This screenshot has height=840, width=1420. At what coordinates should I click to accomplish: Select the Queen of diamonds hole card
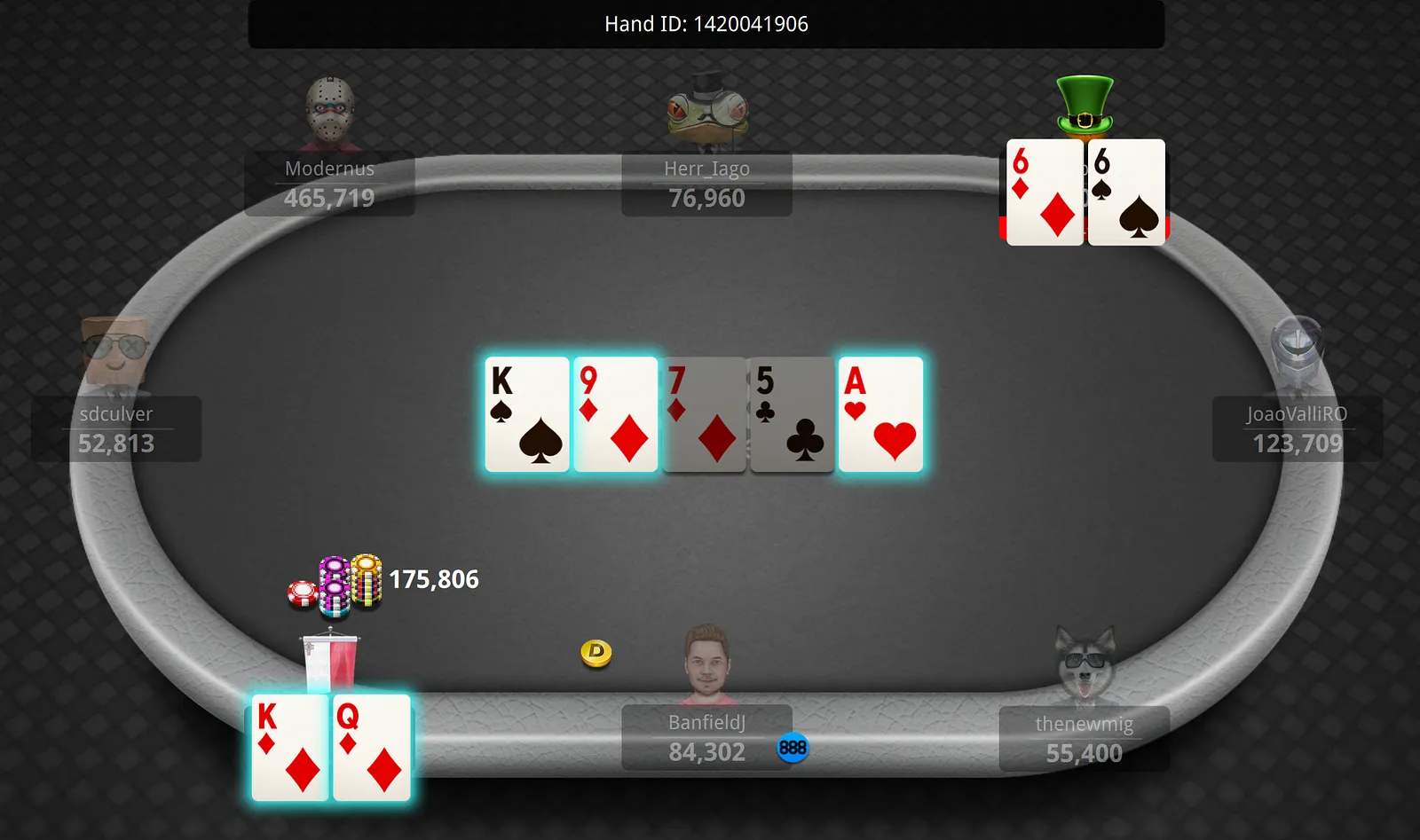[373, 748]
